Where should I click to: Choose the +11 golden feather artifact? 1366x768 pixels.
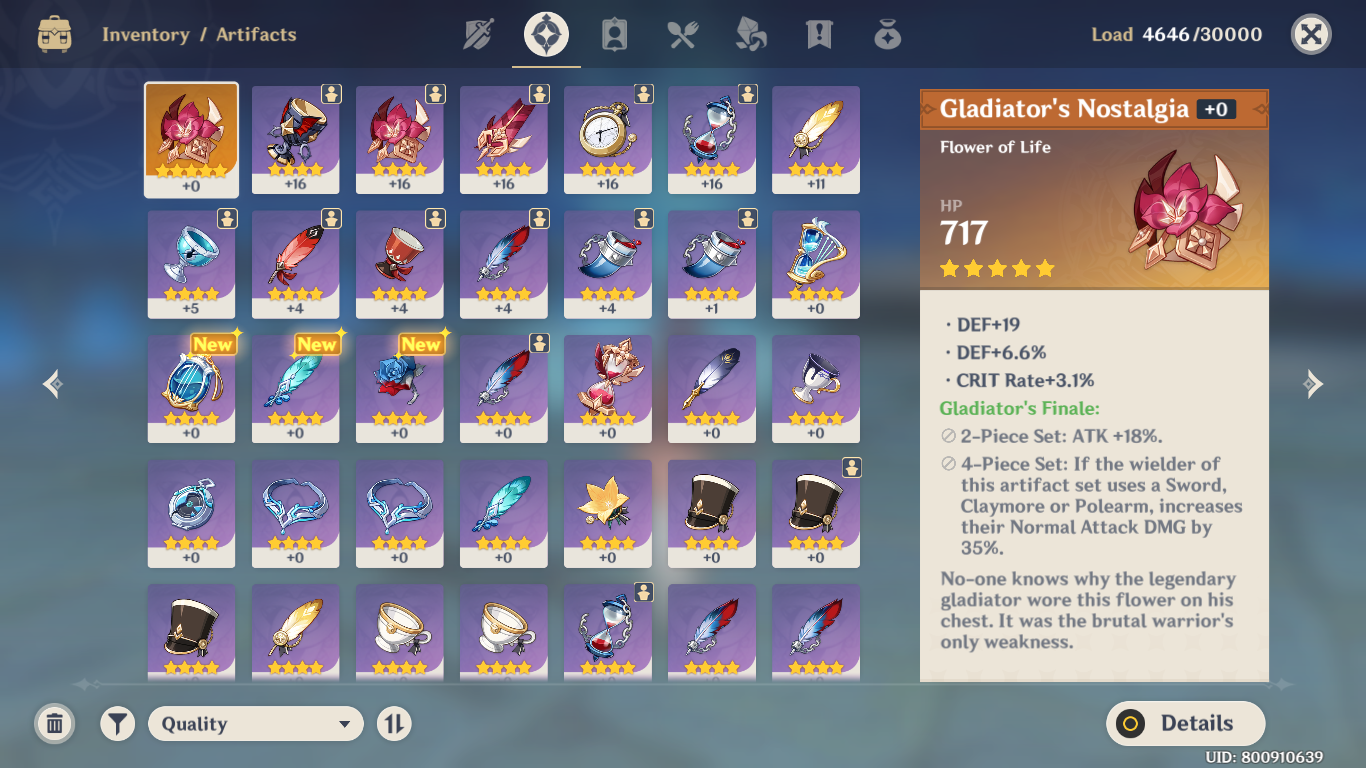click(x=815, y=138)
